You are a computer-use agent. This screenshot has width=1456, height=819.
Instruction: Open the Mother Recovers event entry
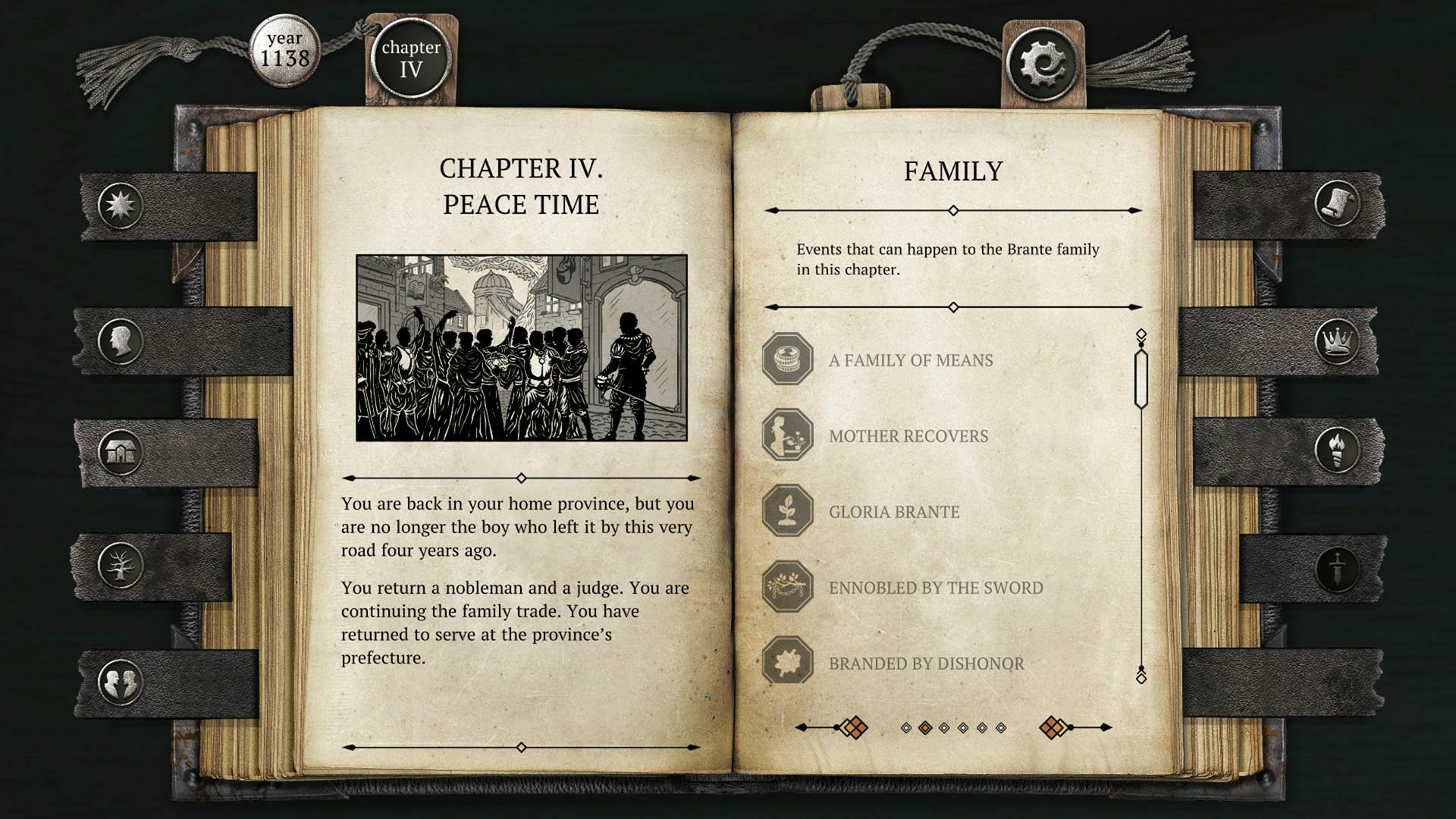pos(908,436)
